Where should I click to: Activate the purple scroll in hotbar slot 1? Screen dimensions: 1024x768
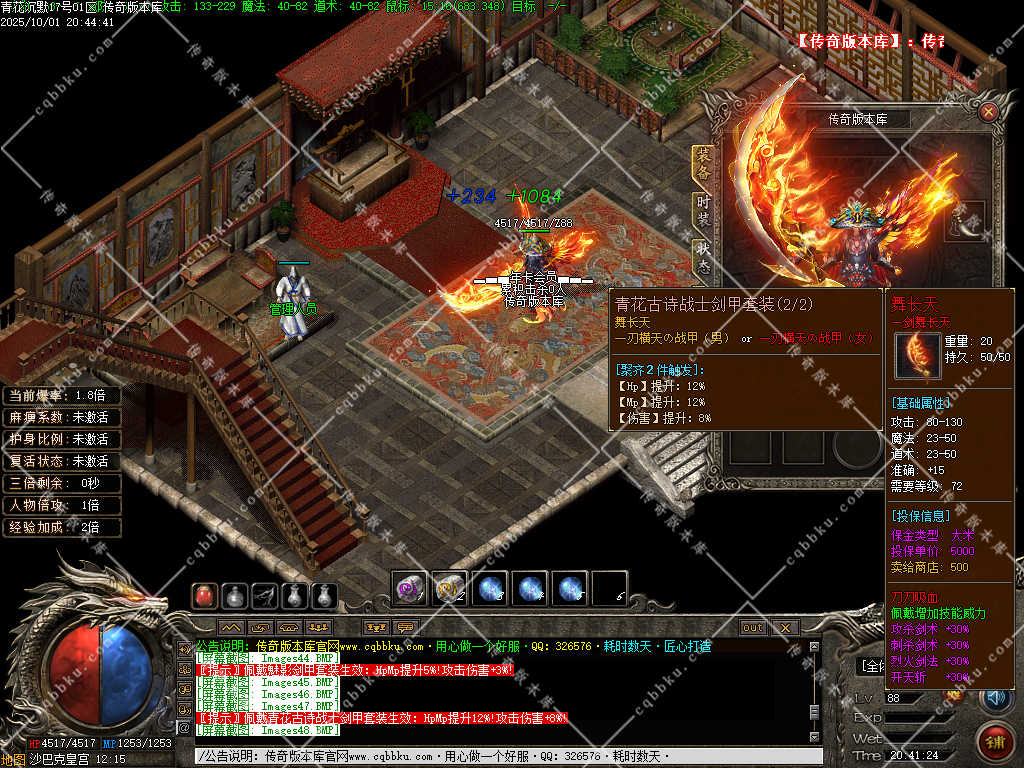point(410,589)
